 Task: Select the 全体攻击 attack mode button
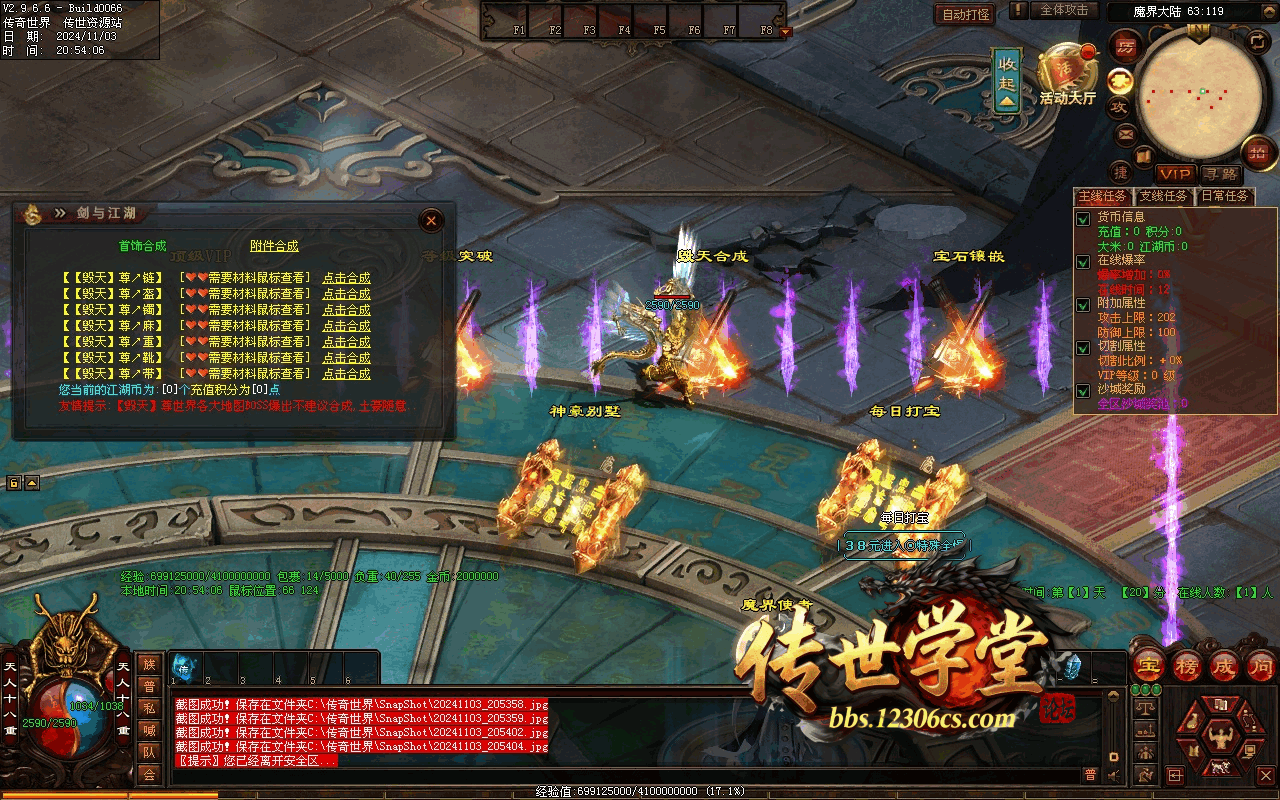point(1063,10)
